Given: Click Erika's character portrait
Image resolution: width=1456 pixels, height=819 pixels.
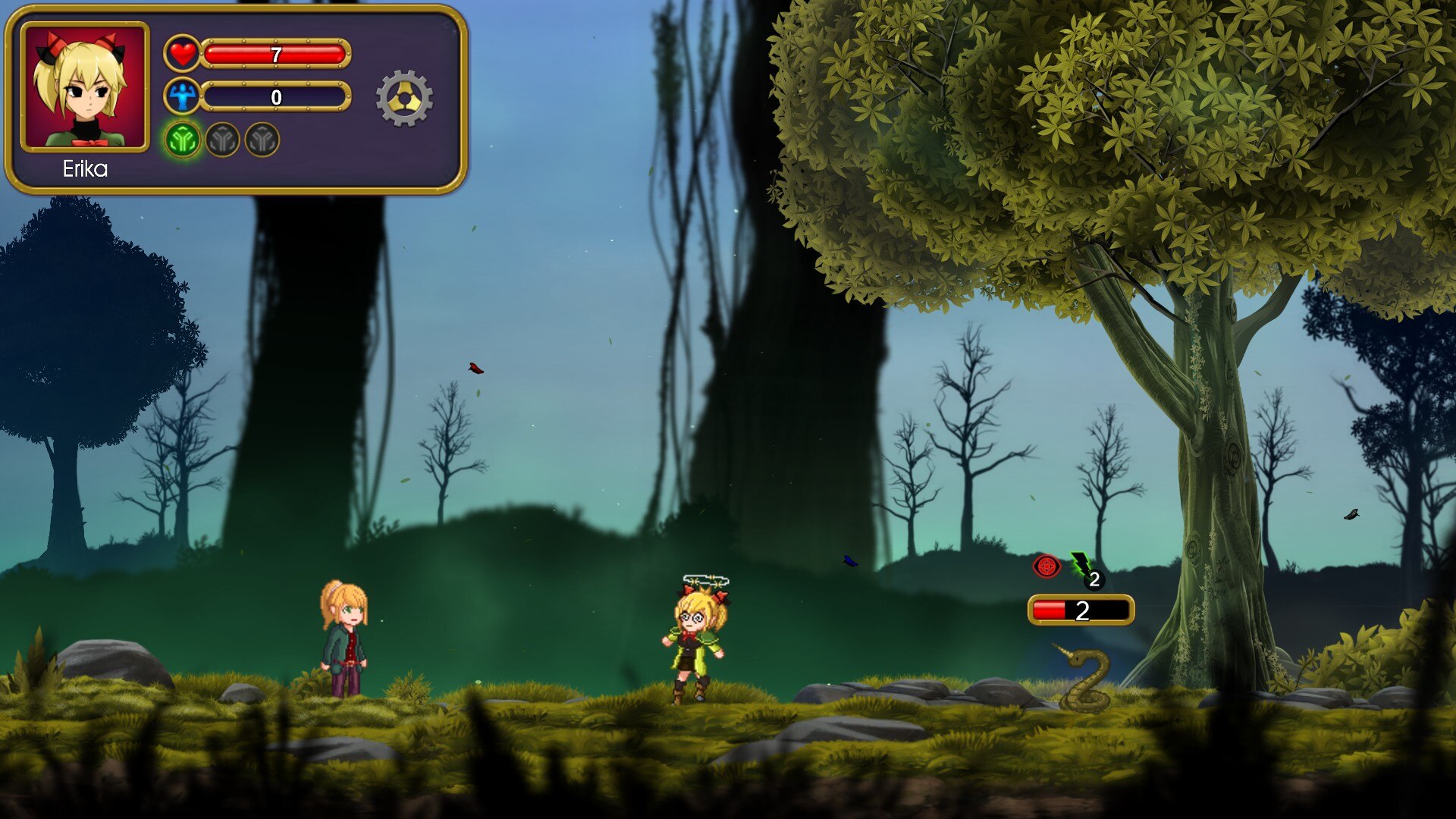Looking at the screenshot, I should tap(84, 86).
